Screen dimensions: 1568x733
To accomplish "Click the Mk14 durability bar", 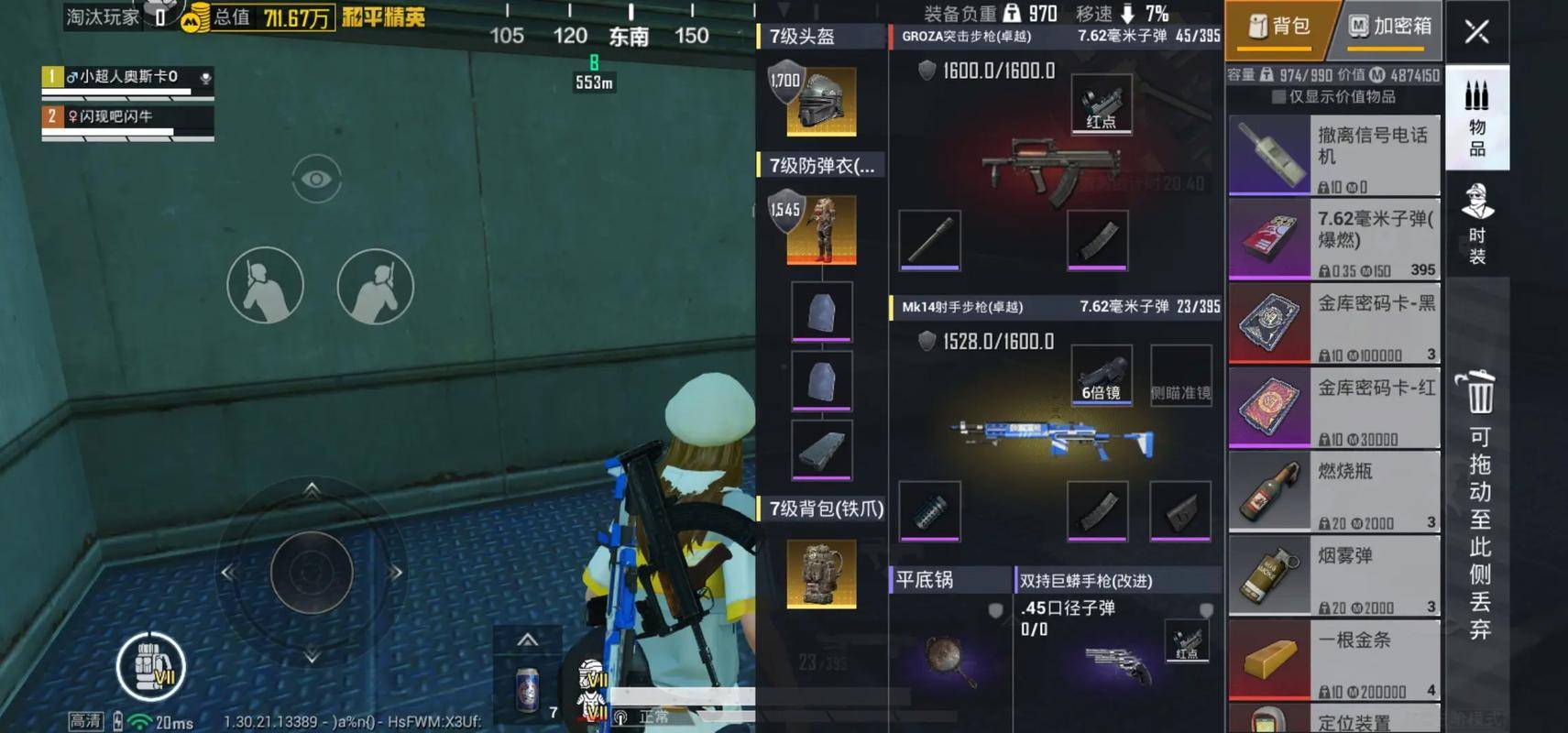I will [x=997, y=340].
